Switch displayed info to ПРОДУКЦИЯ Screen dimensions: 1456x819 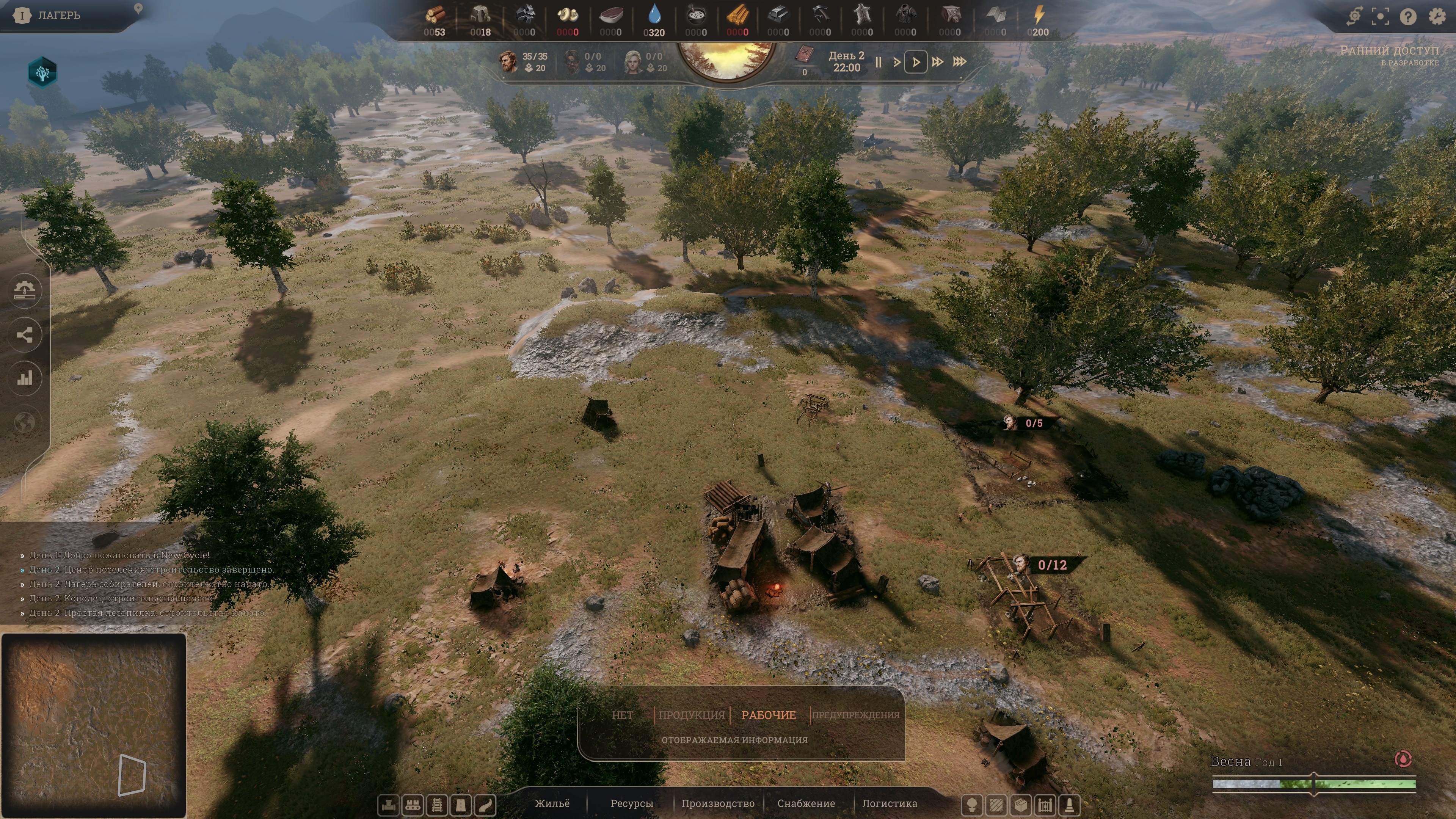691,715
